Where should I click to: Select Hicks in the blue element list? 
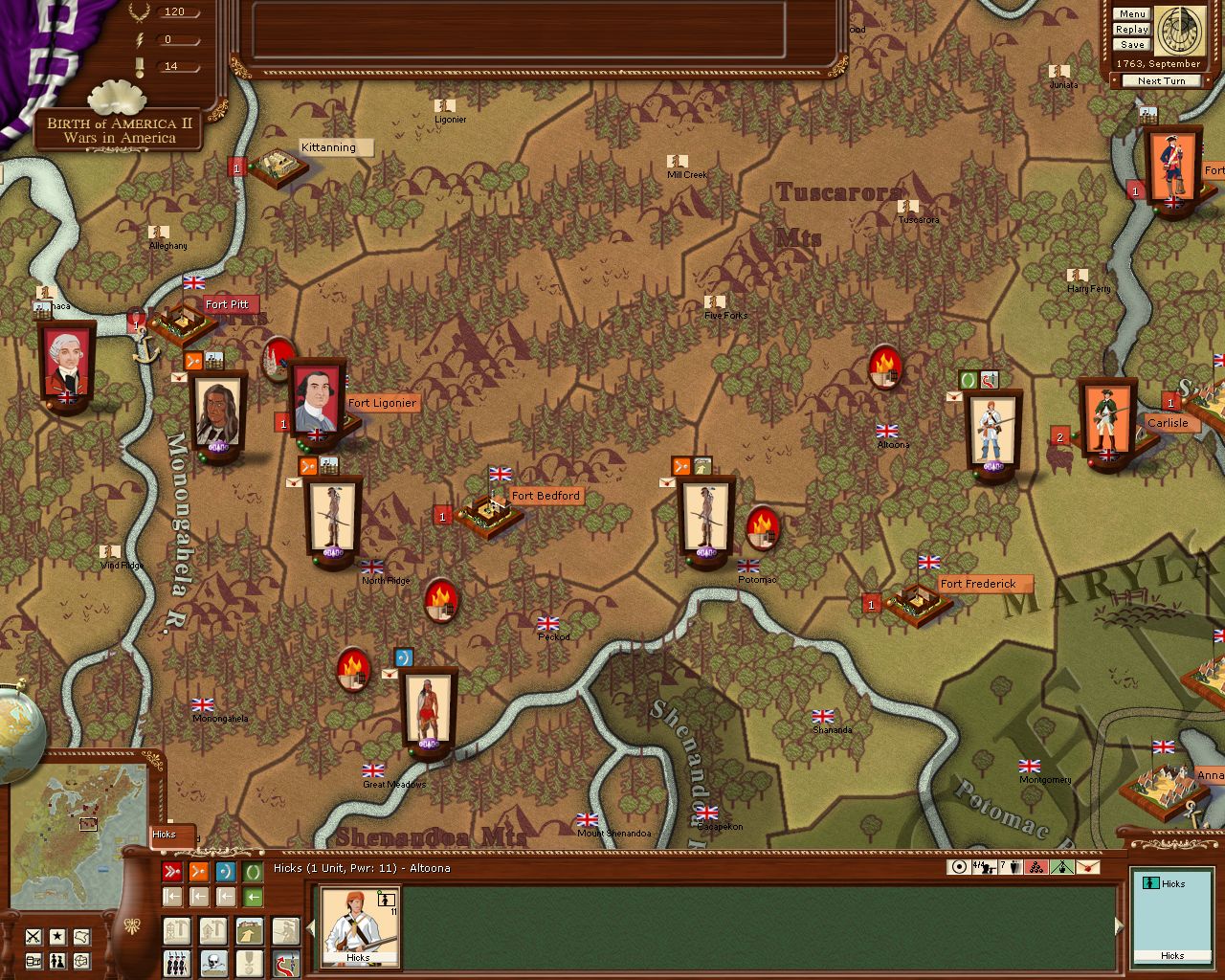click(x=1172, y=884)
